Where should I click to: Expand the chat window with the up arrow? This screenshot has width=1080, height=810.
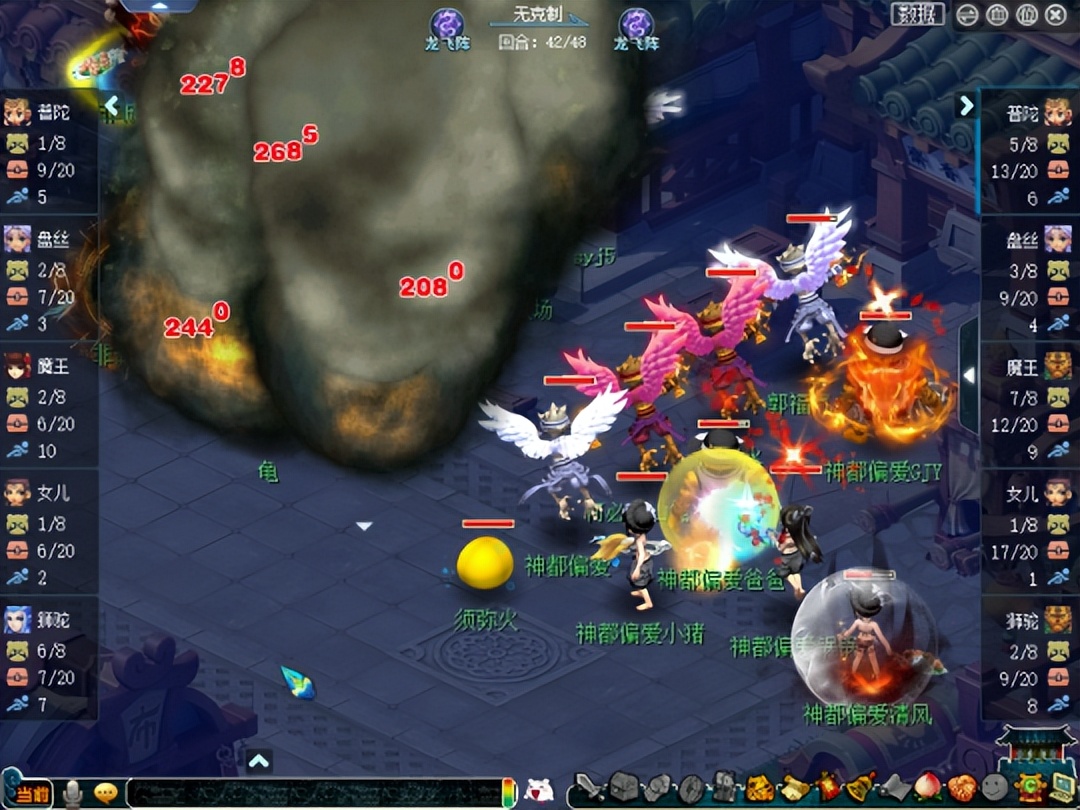[x=259, y=761]
